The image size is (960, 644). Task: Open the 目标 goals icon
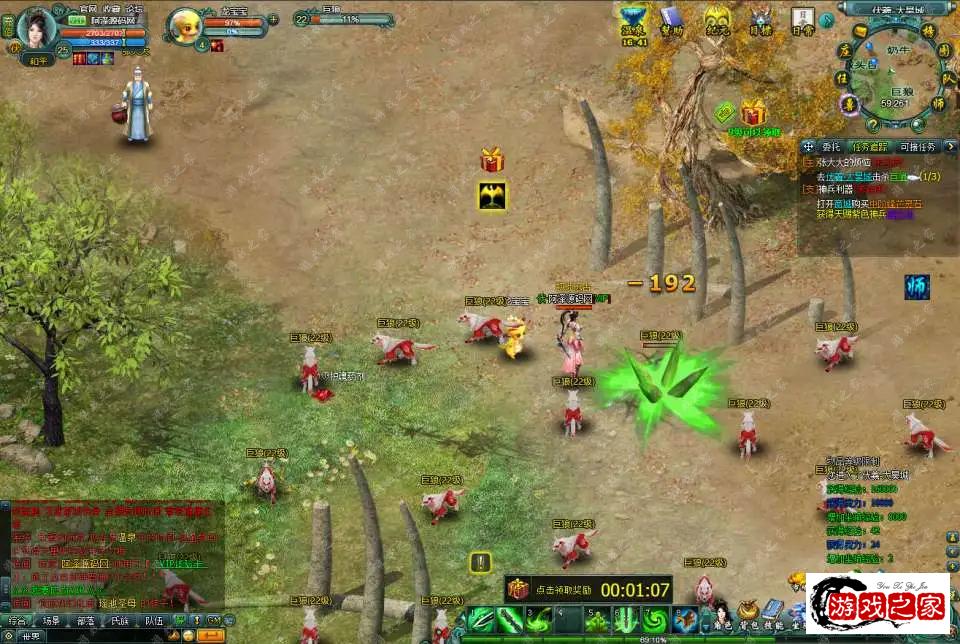tap(761, 21)
